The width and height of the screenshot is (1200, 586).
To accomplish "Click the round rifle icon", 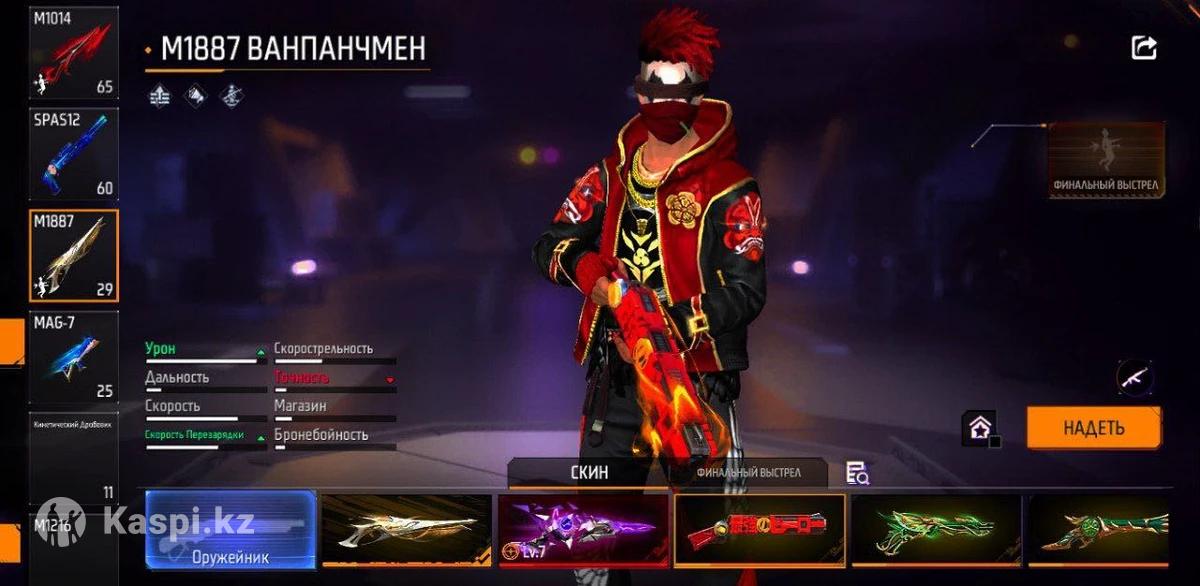I will click(x=1135, y=378).
